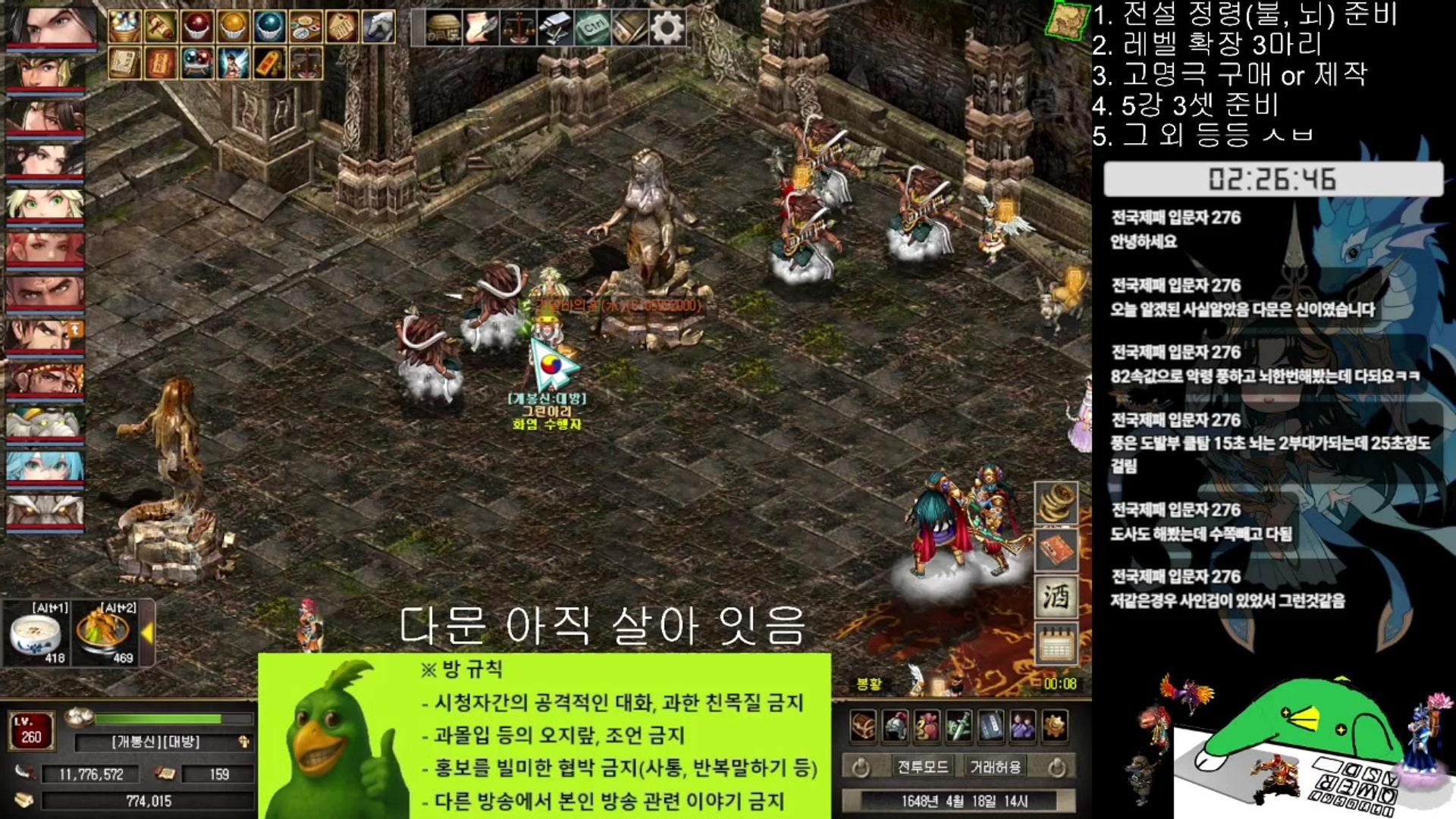The height and width of the screenshot is (819, 1456).
Task: Open the 酒 wine sign panel icon
Action: [1057, 595]
